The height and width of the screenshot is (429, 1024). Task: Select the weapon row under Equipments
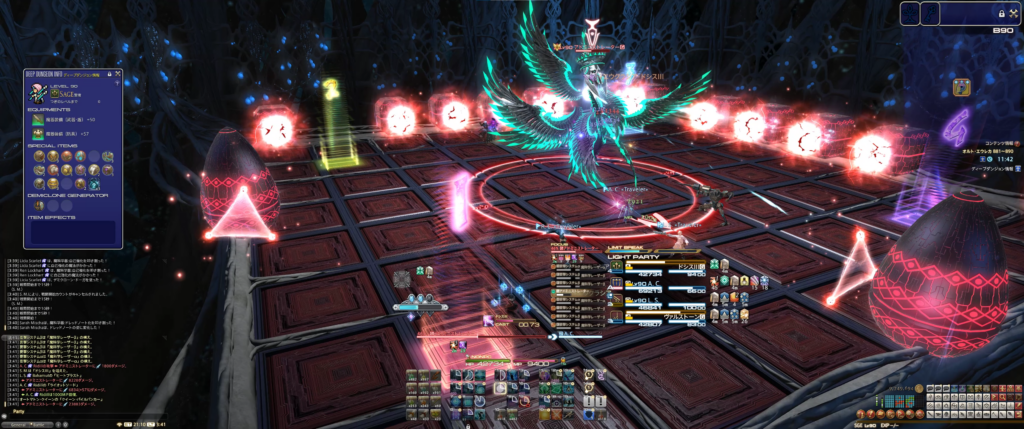pyautogui.click(x=60, y=119)
